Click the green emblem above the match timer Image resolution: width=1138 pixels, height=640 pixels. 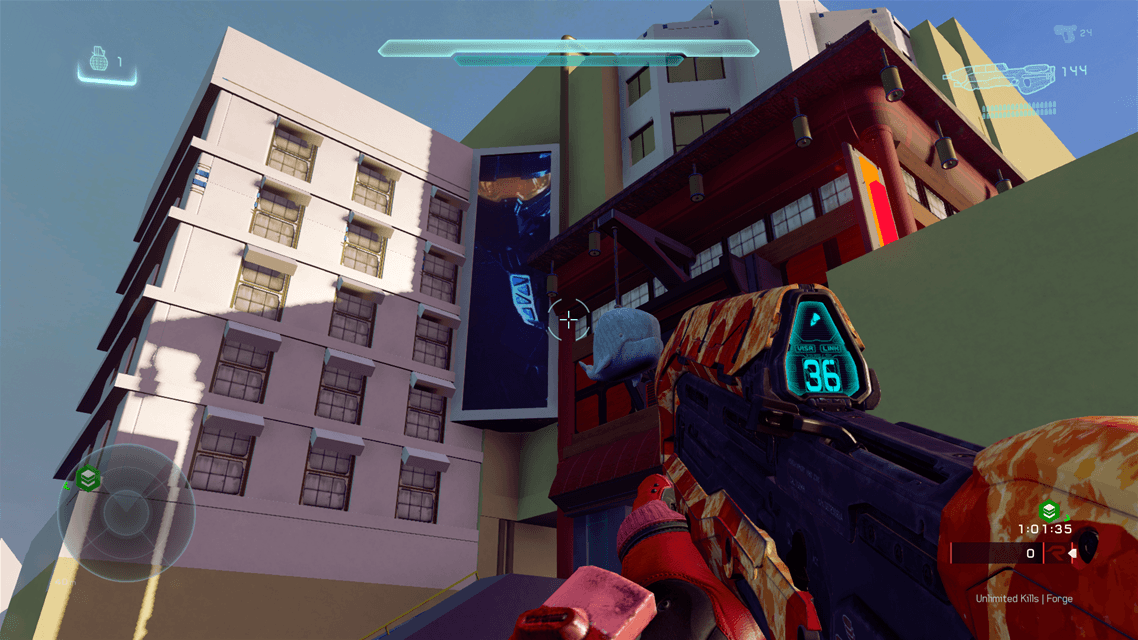click(1050, 511)
